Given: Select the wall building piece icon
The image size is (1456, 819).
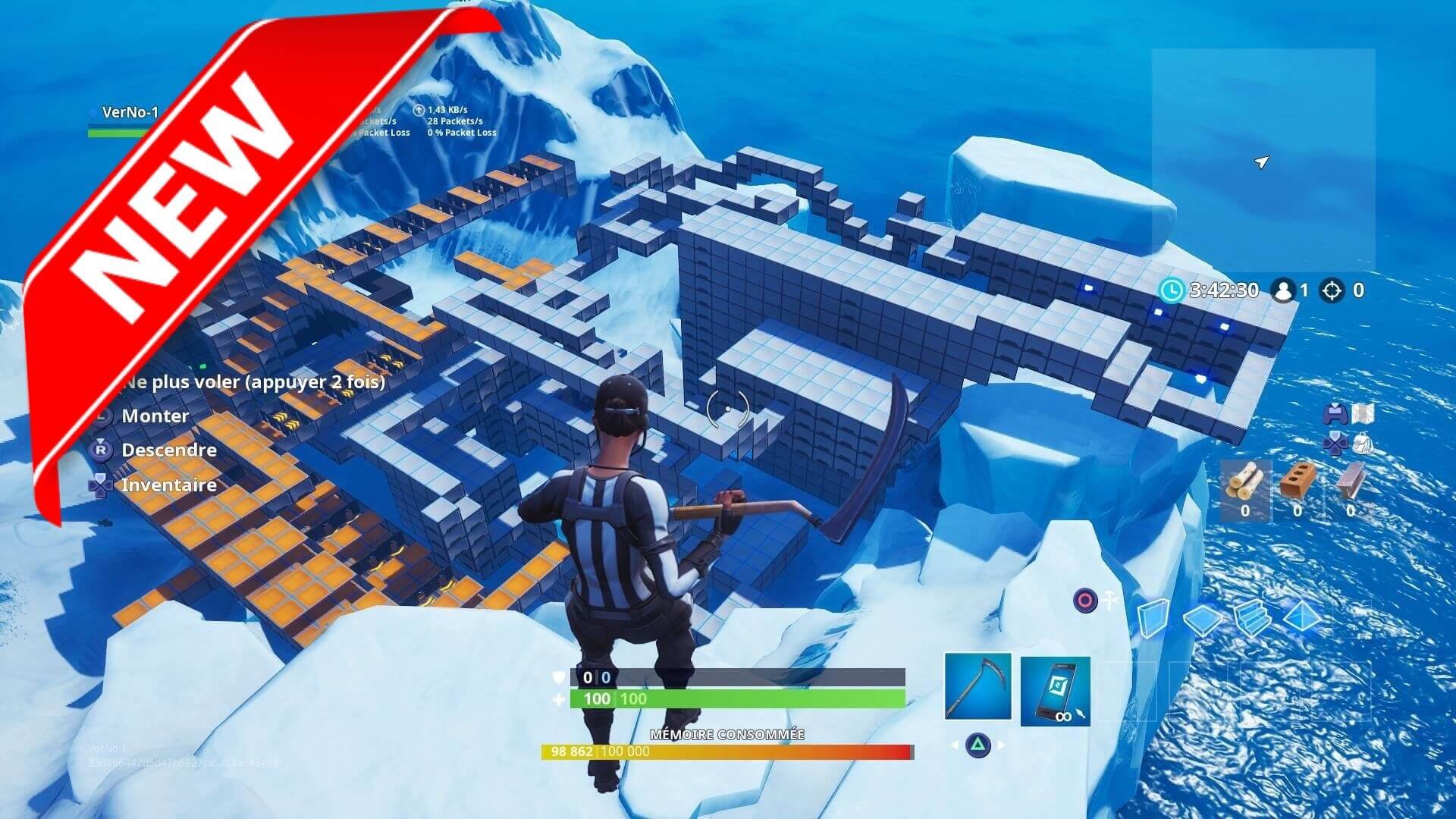Looking at the screenshot, I should [1153, 617].
